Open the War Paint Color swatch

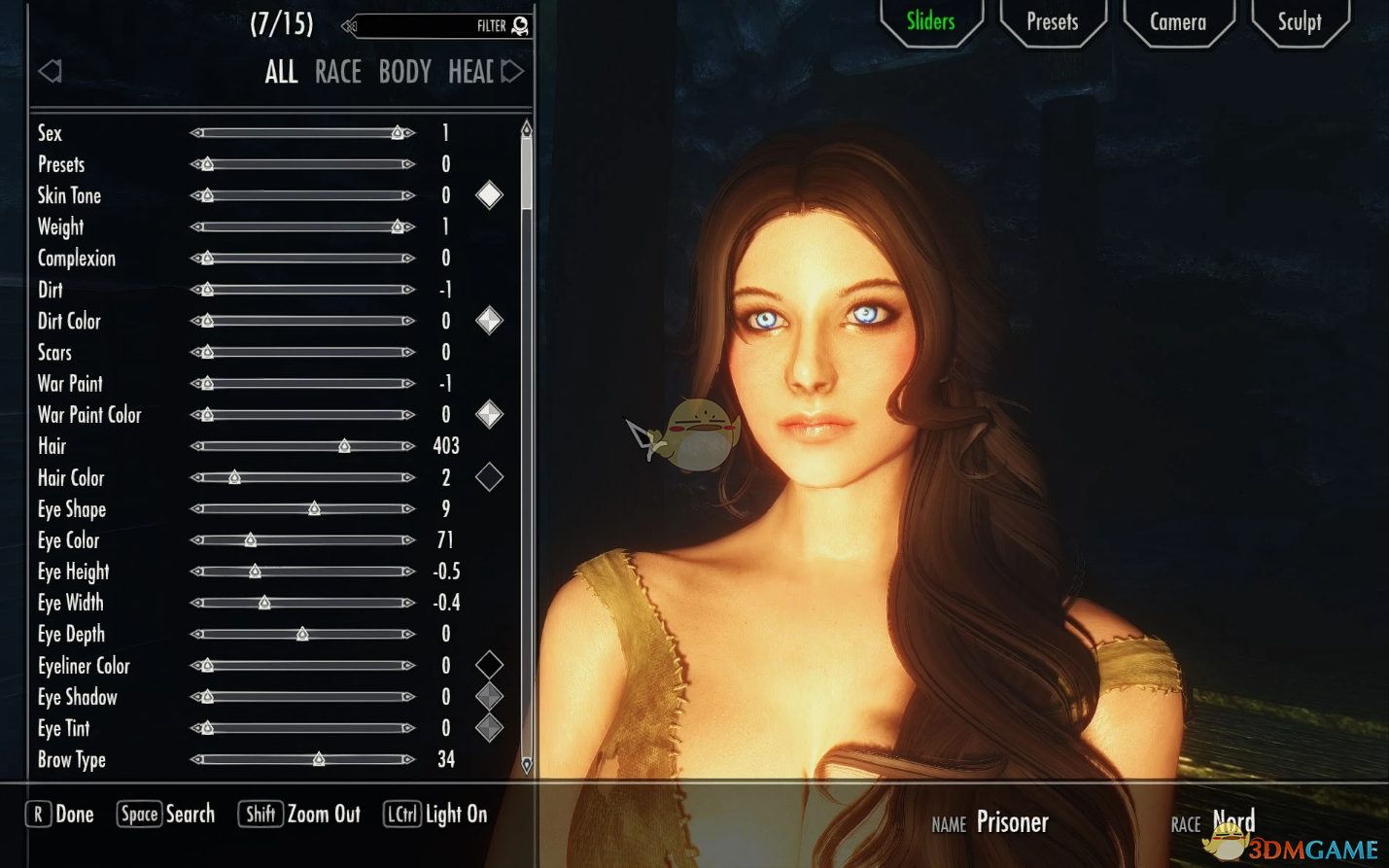pyautogui.click(x=489, y=414)
